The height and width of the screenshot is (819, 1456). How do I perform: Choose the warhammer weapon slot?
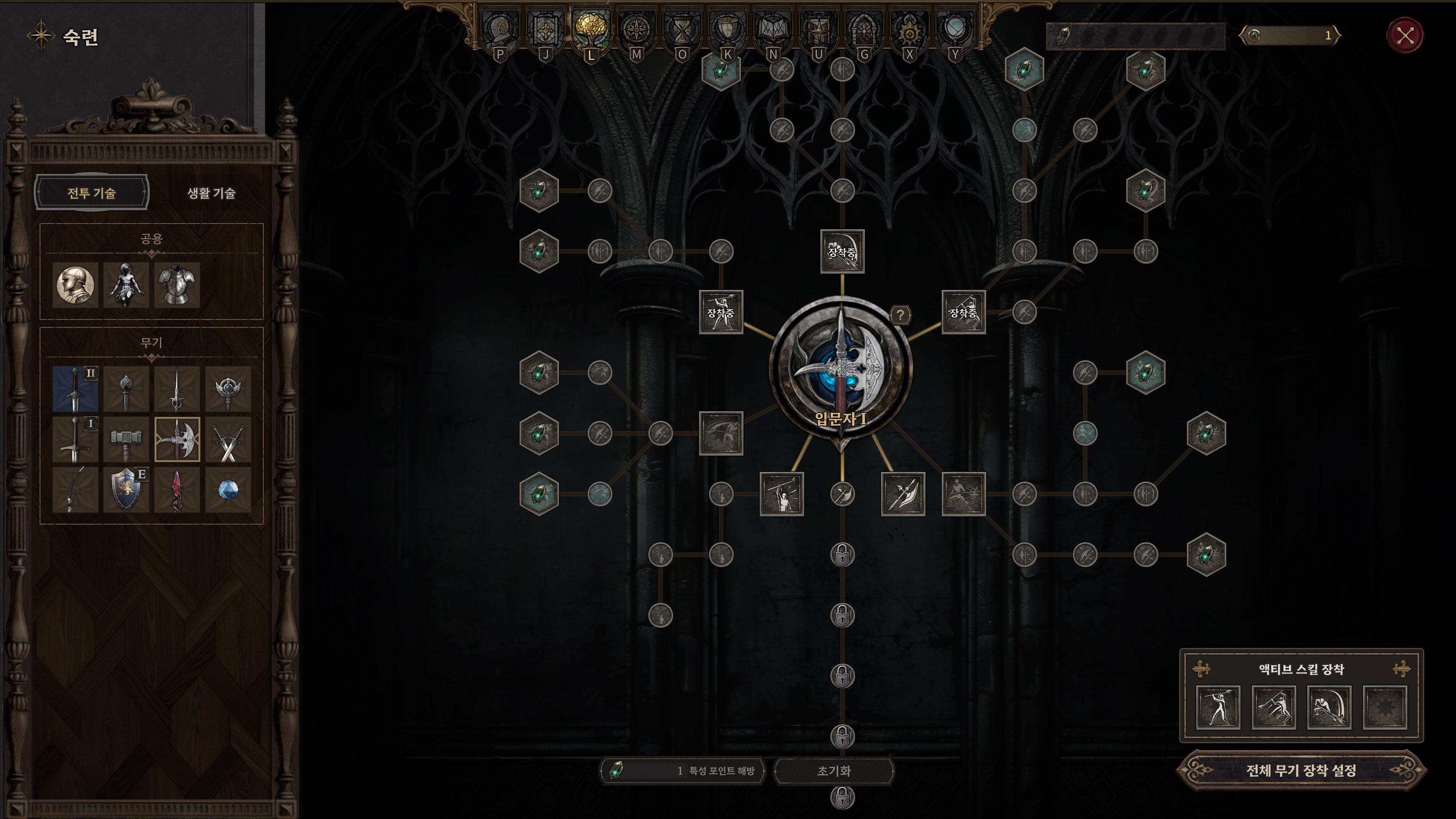pos(126,439)
